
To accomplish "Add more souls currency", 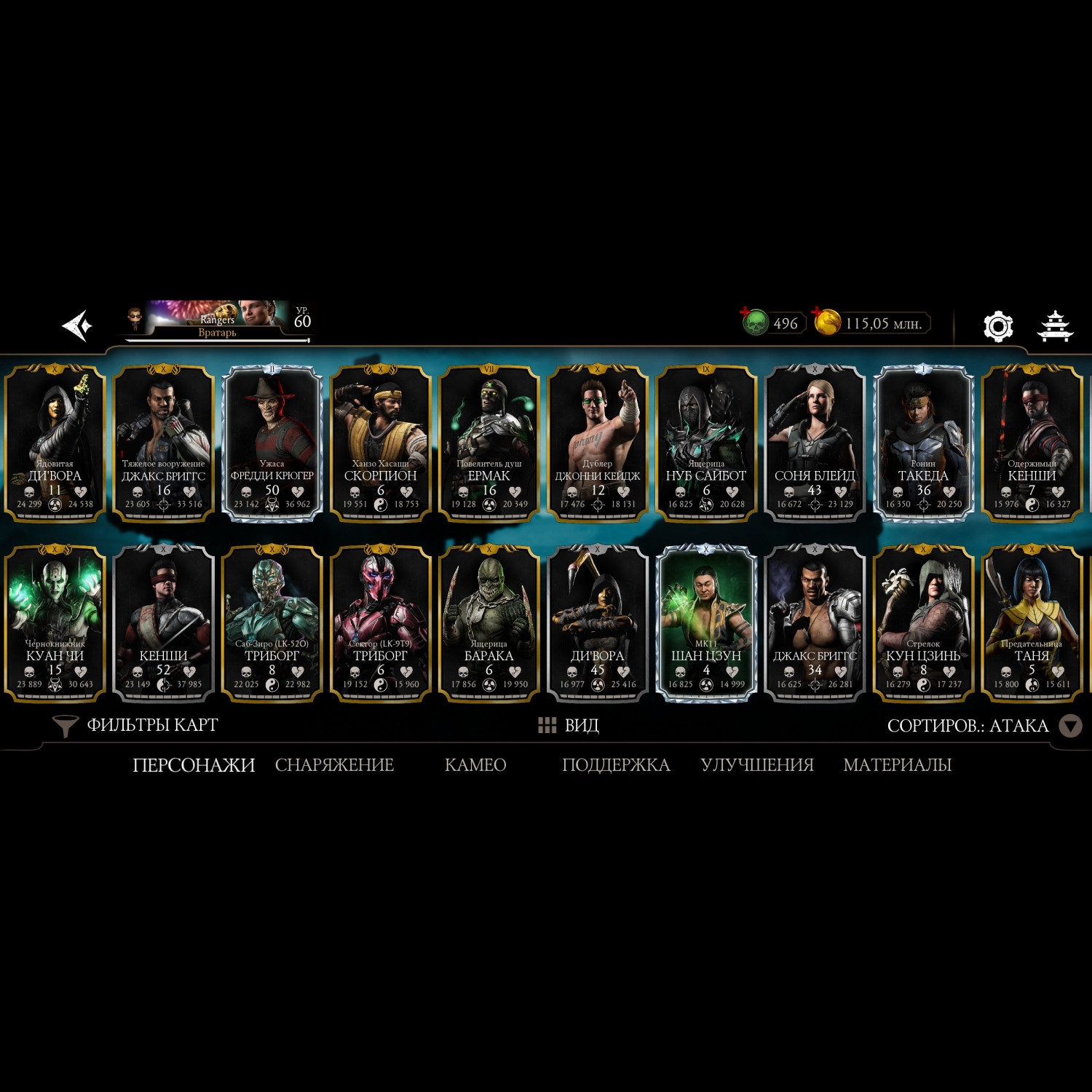I will pyautogui.click(x=754, y=321).
